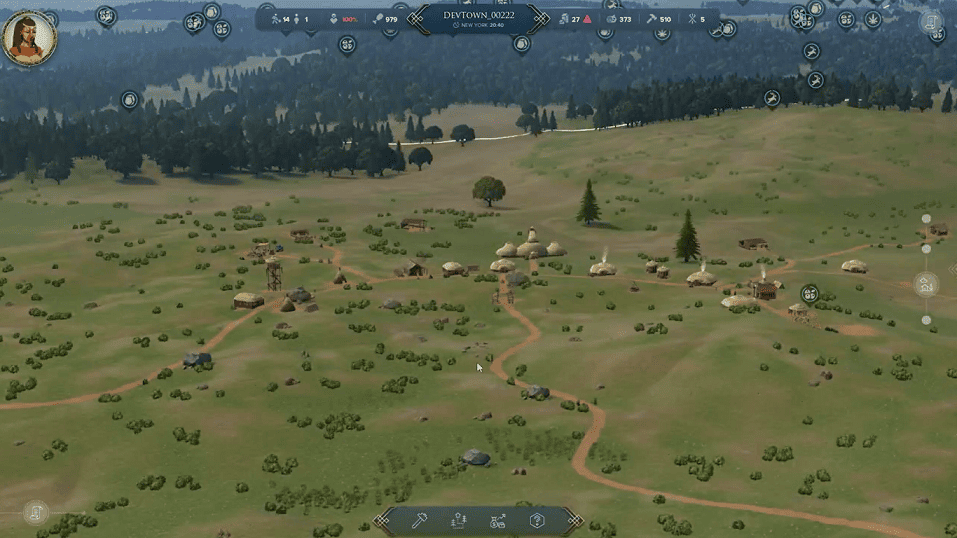Select the large house view-mode button
Screen dimensions: 957x538
(x=926, y=284)
